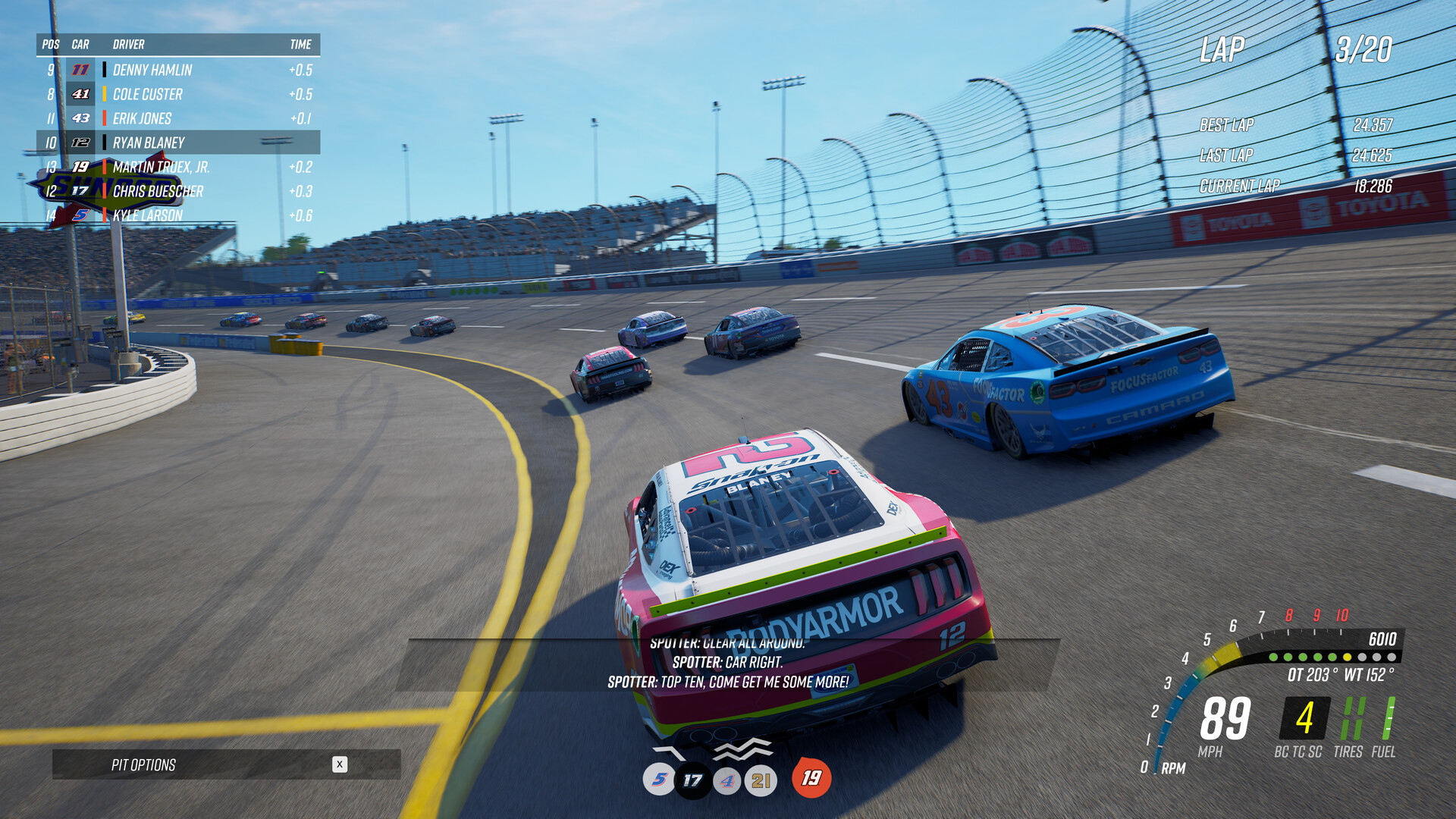Toggle the TC traction control setting

1297,751
